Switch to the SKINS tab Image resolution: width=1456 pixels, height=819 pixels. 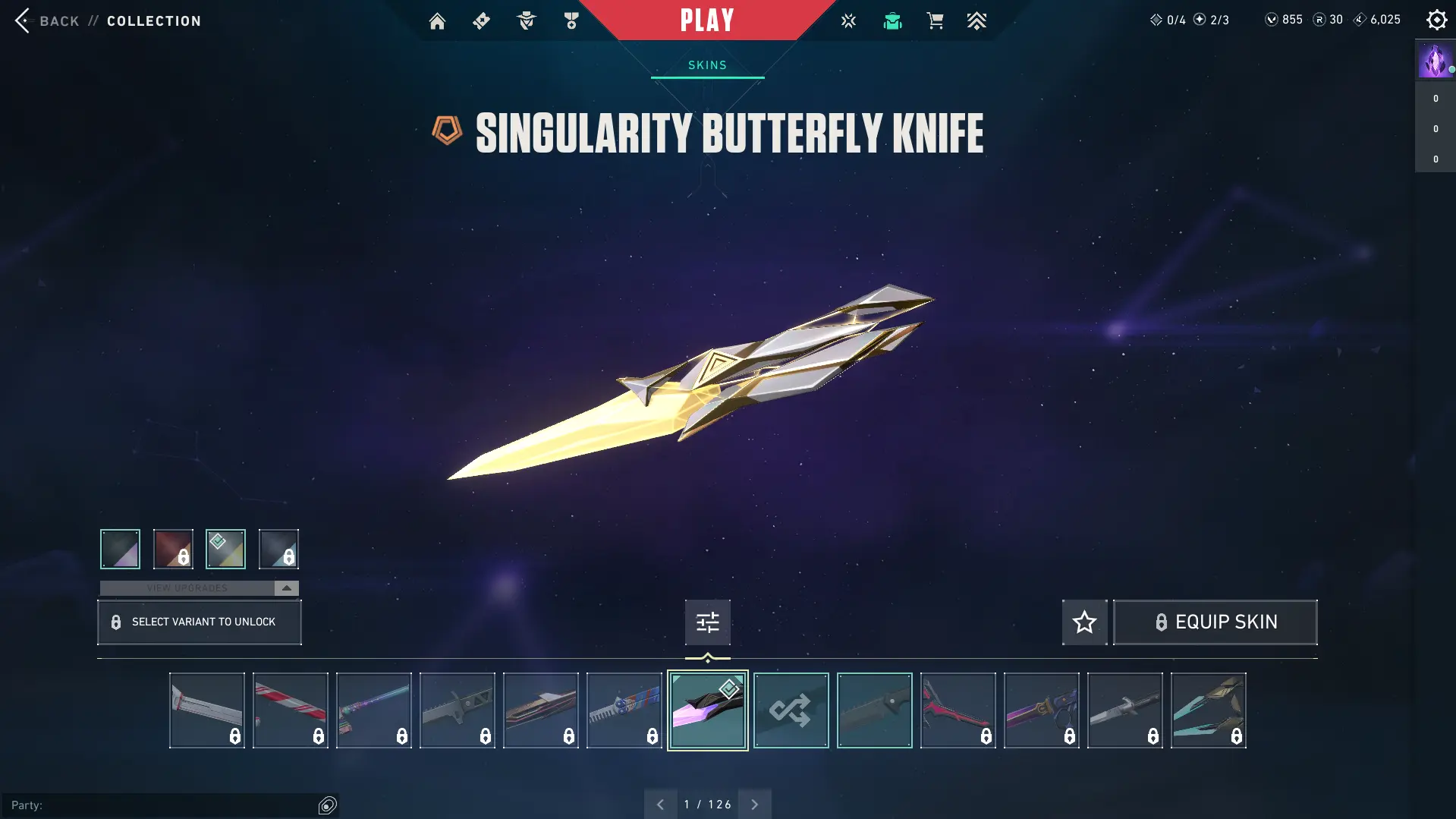[706, 65]
